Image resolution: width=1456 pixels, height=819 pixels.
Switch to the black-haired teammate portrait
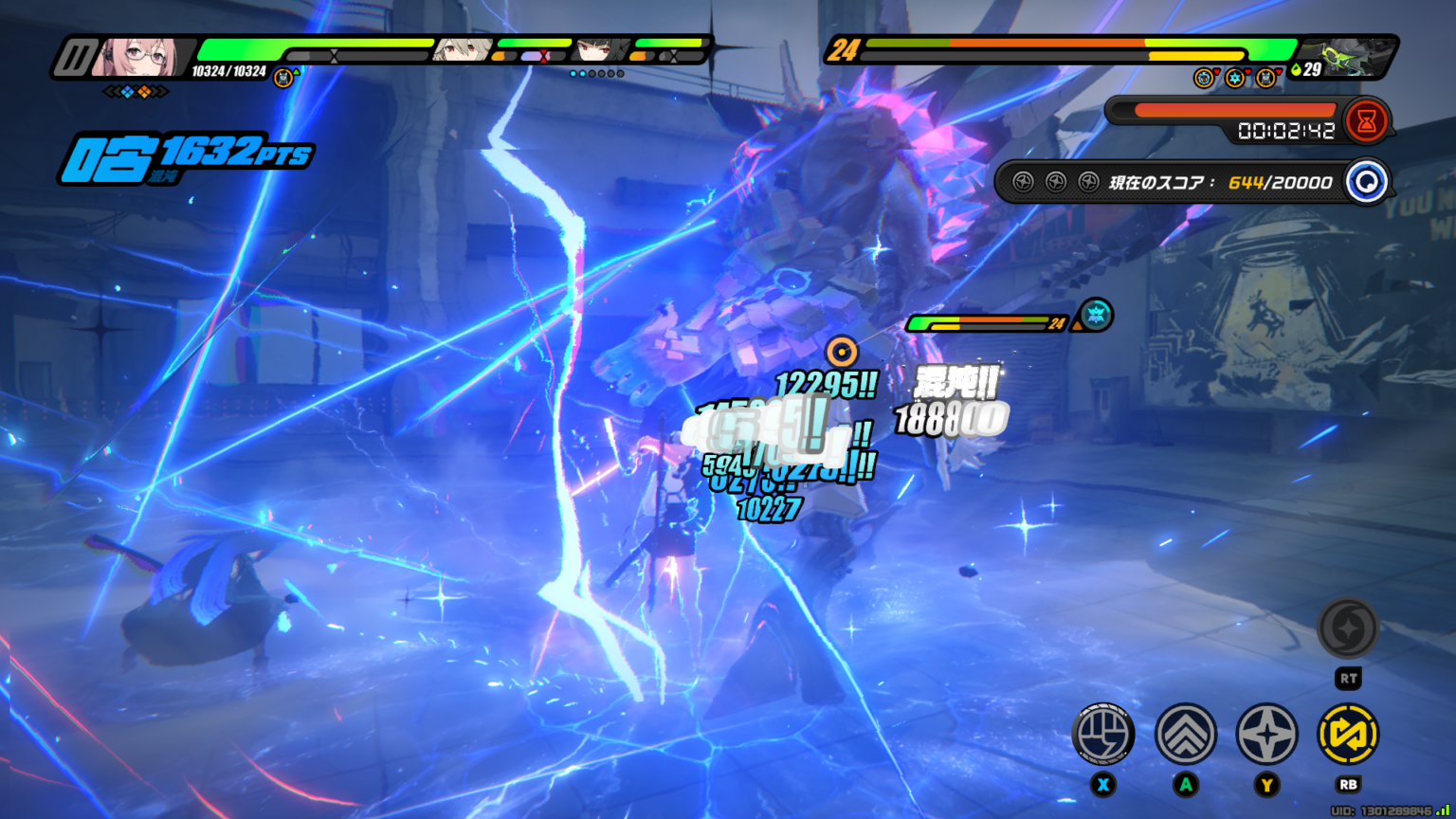click(x=601, y=49)
